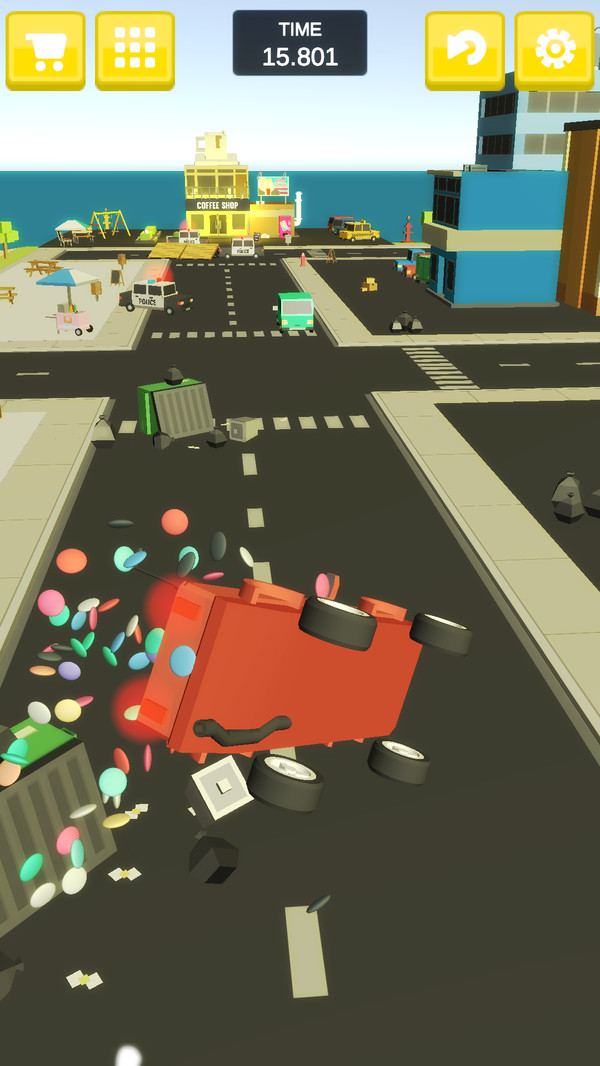Restart the level with the undo arrow
Screen dimensions: 600x1066
[x=464, y=49]
